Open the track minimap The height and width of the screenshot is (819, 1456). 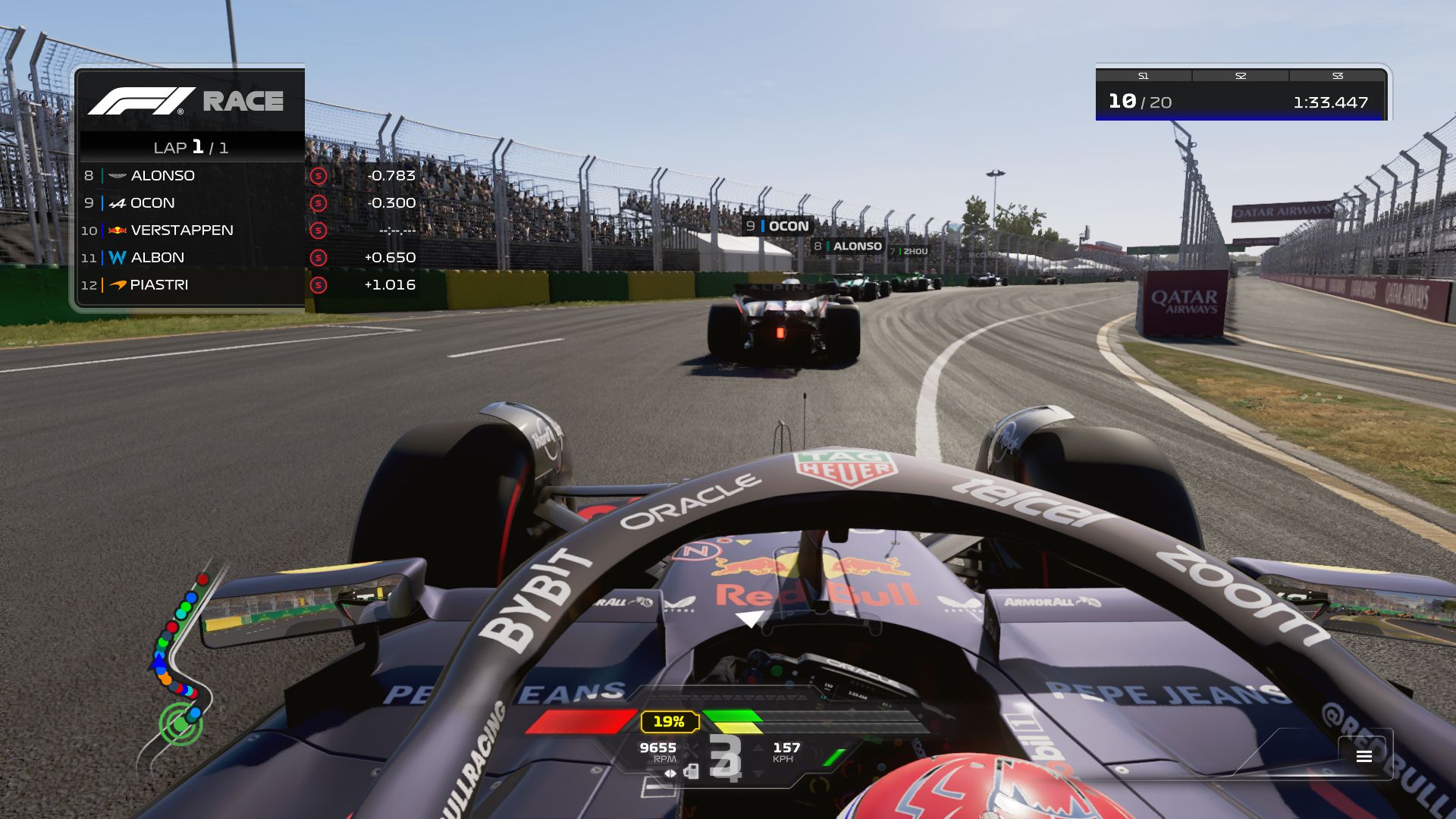[x=180, y=661]
